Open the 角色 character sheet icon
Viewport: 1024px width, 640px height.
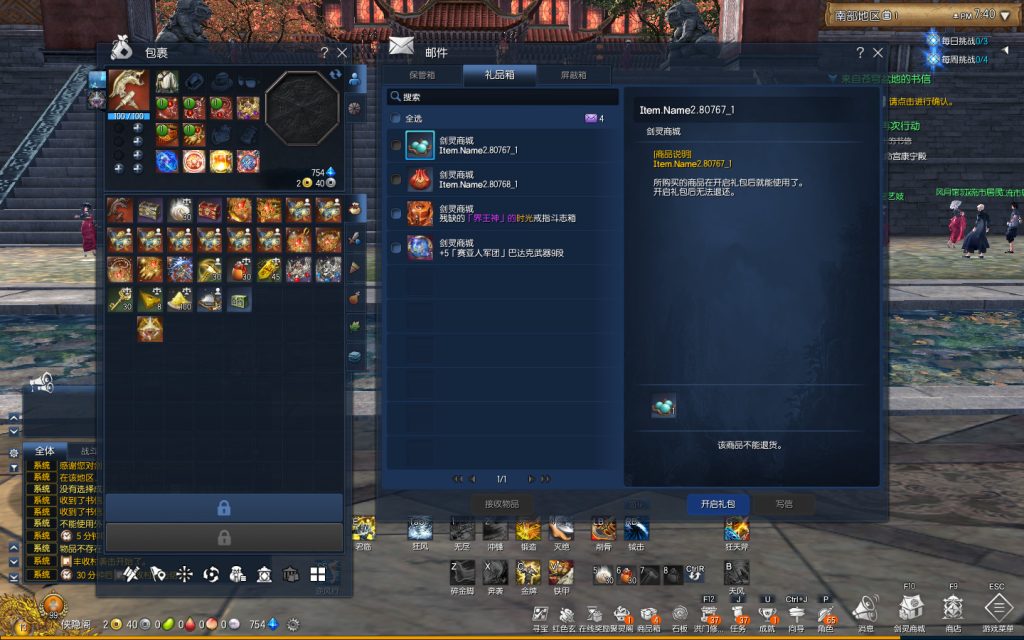[x=826, y=613]
